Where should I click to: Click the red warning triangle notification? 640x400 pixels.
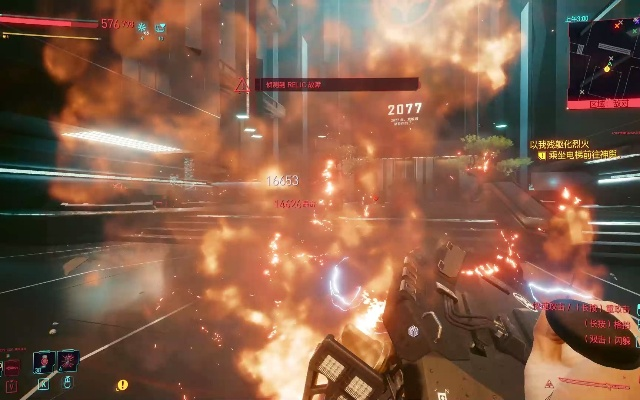pyautogui.click(x=241, y=86)
